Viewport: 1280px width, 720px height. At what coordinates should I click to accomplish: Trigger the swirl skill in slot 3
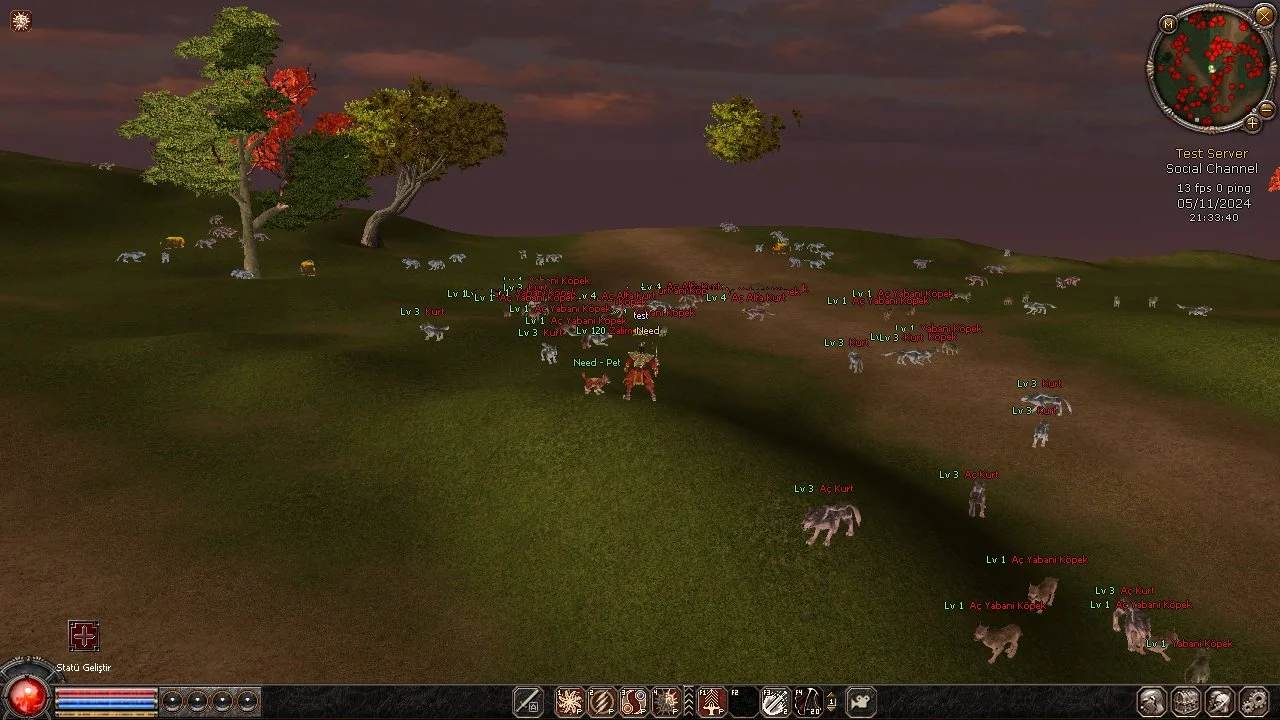click(634, 701)
